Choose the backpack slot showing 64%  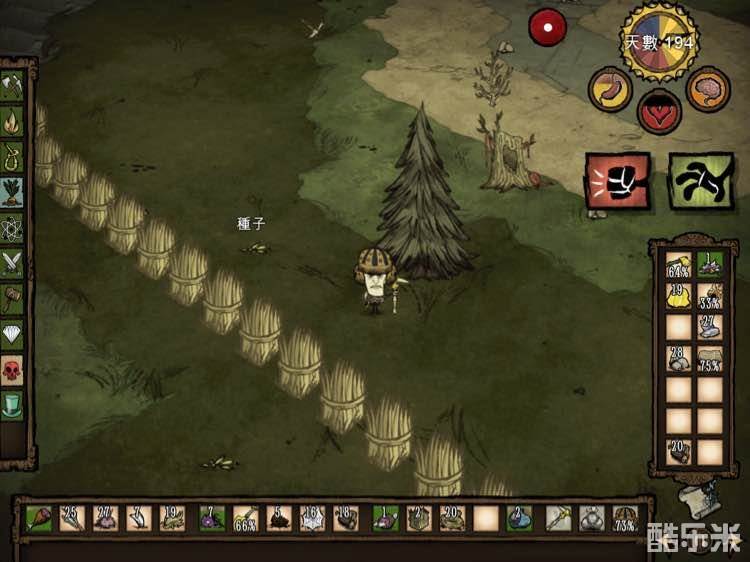click(678, 266)
